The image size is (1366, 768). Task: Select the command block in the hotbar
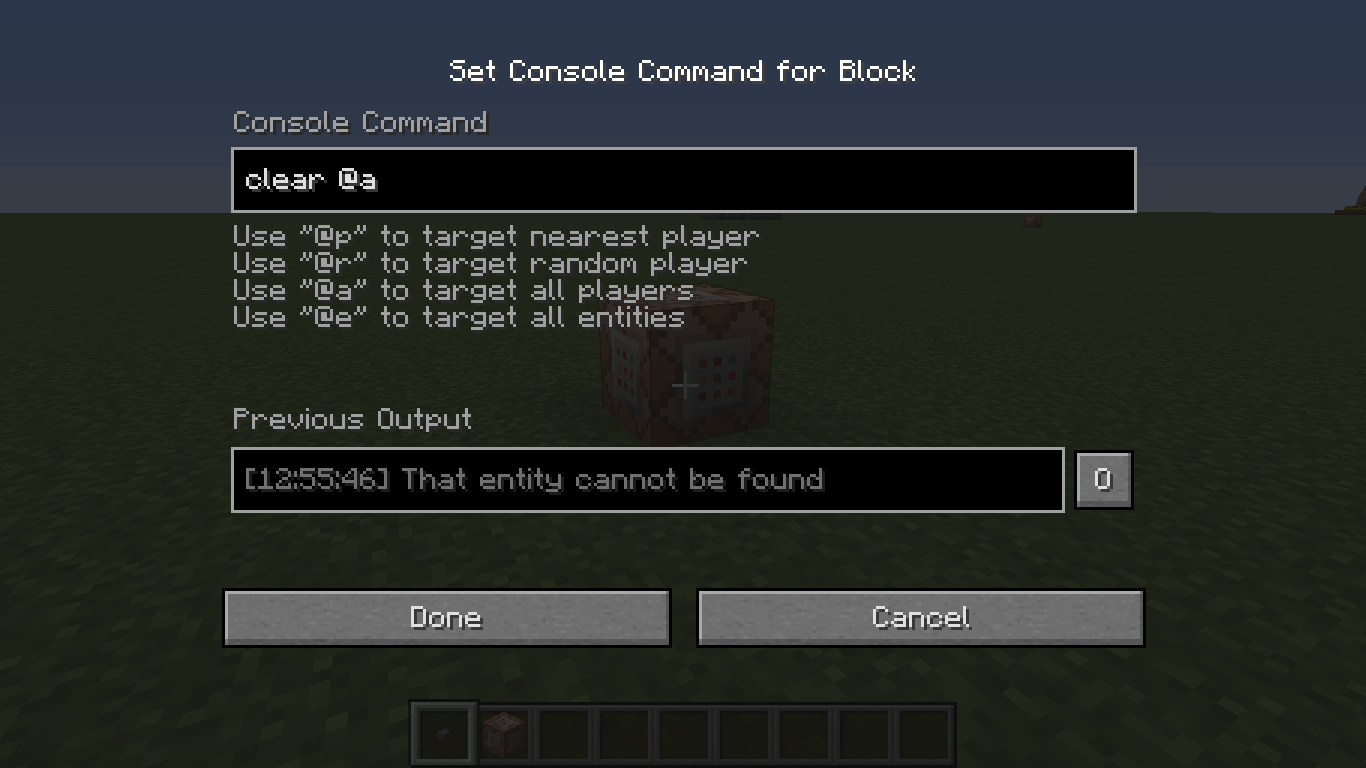click(502, 732)
